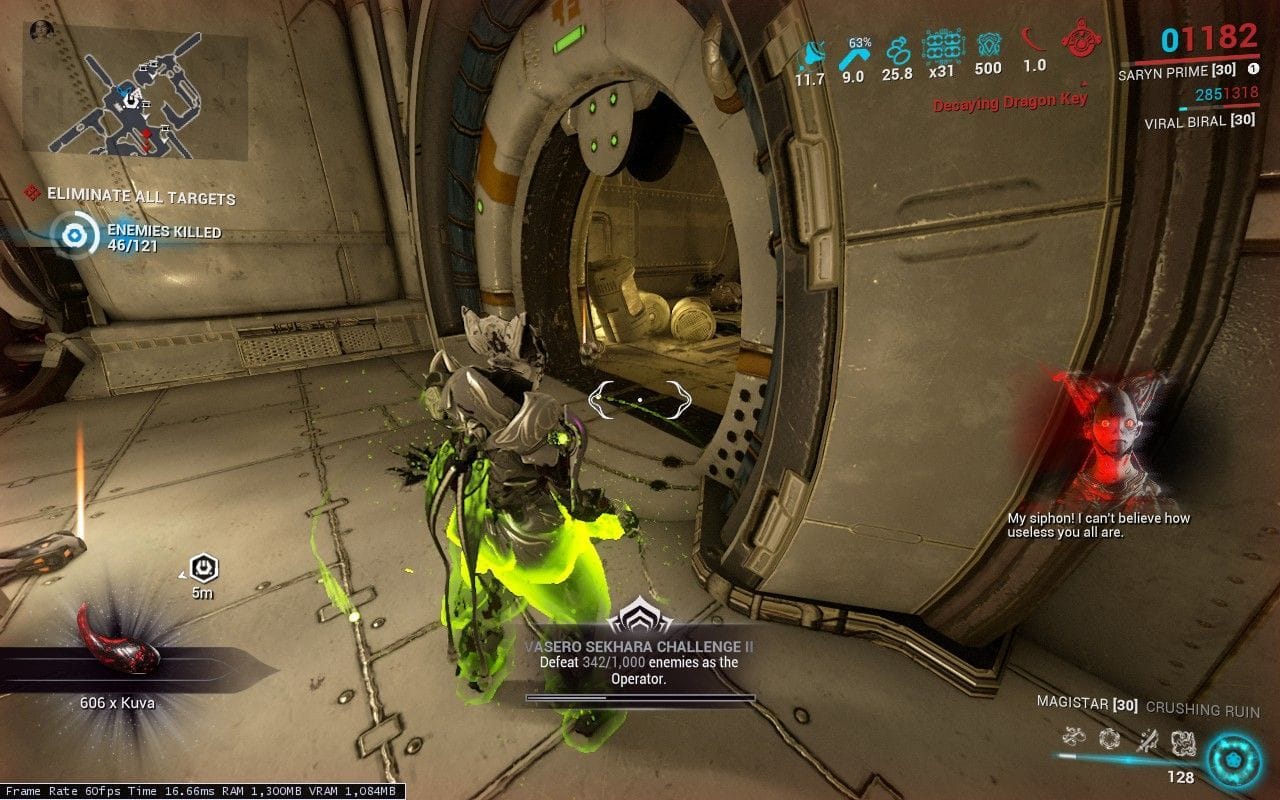
Task: Click the 5m waypoint marker icon
Action: (204, 568)
